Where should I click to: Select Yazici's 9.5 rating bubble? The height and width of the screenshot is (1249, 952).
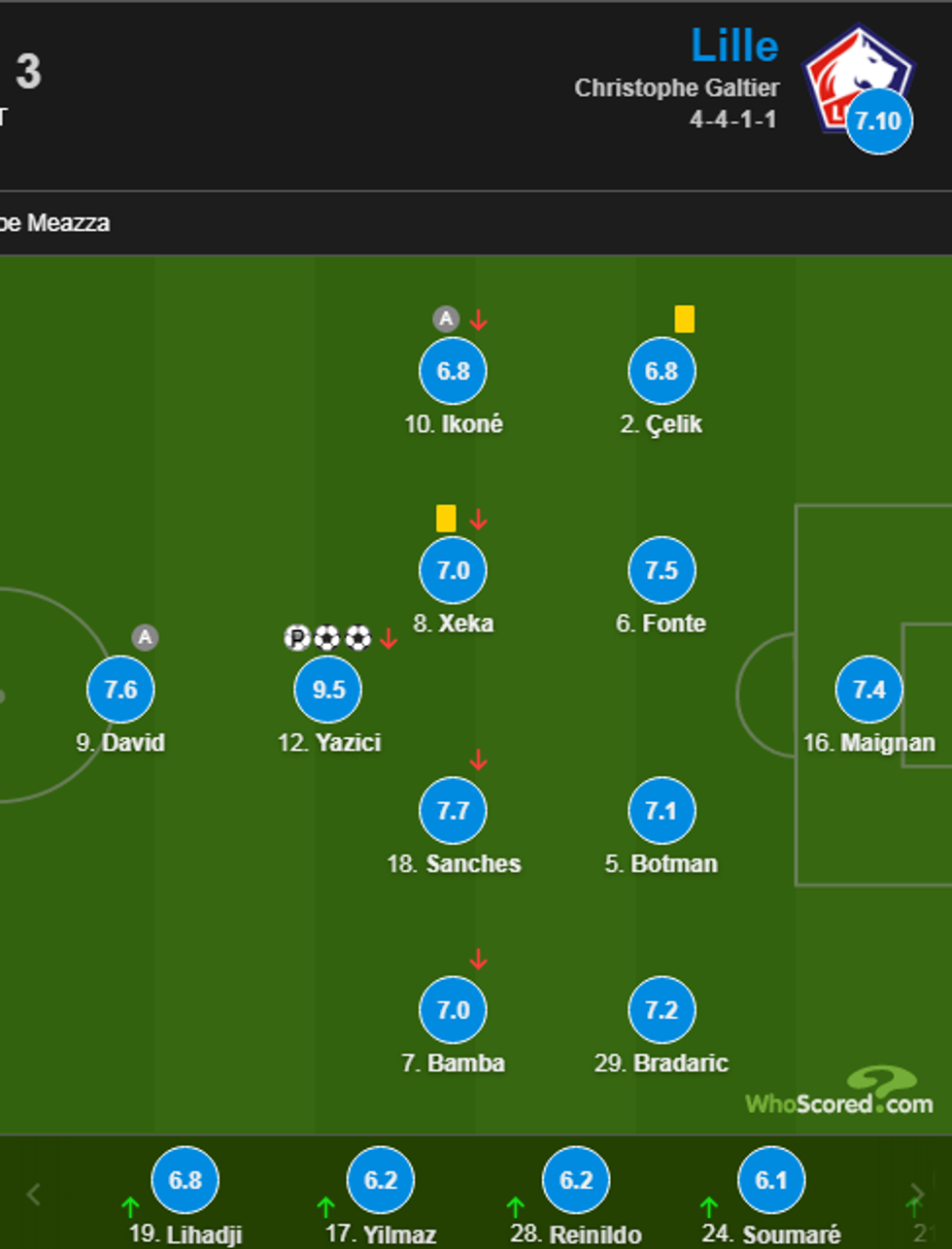(328, 690)
